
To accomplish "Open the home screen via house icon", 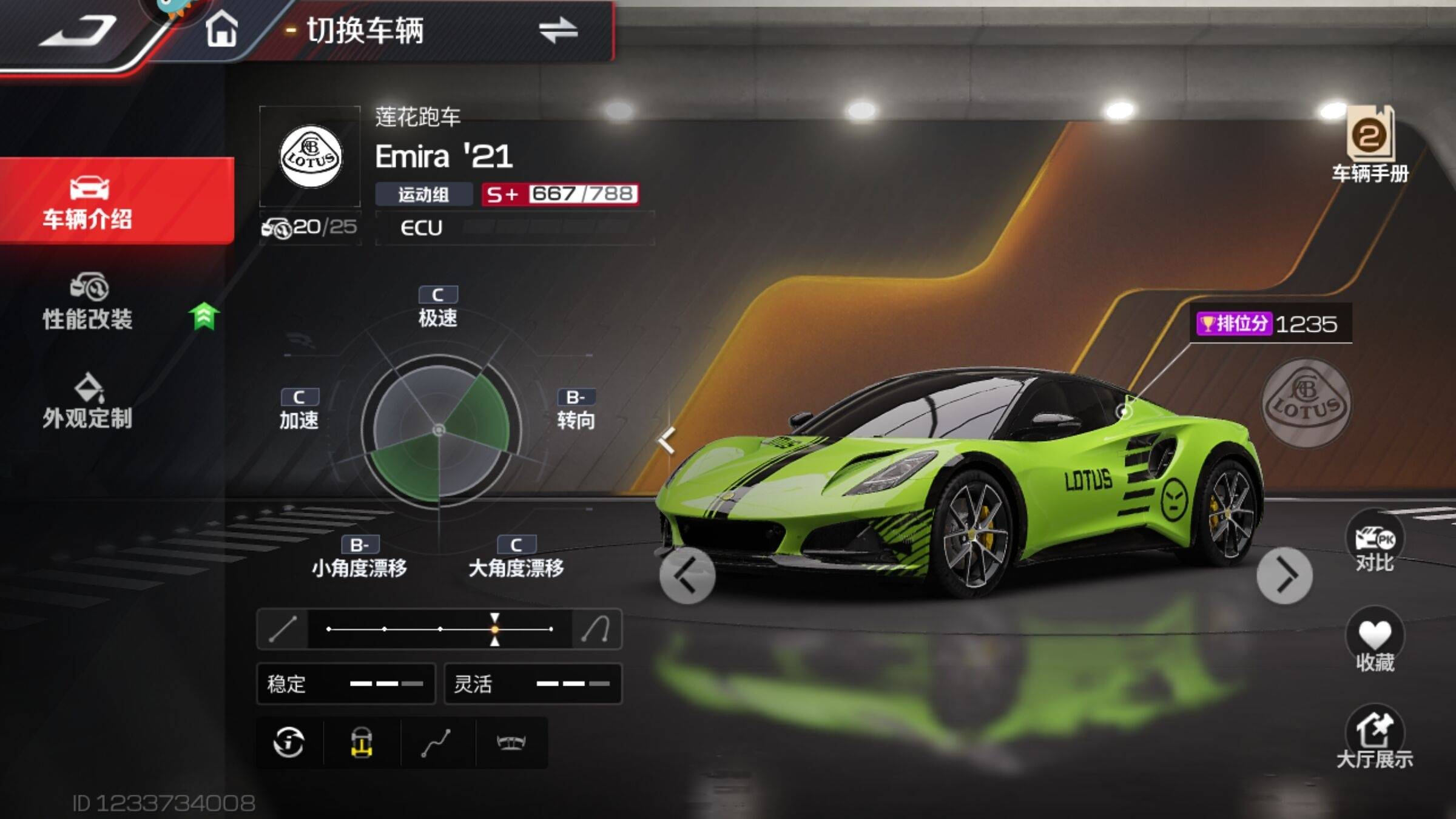I will 221,30.
